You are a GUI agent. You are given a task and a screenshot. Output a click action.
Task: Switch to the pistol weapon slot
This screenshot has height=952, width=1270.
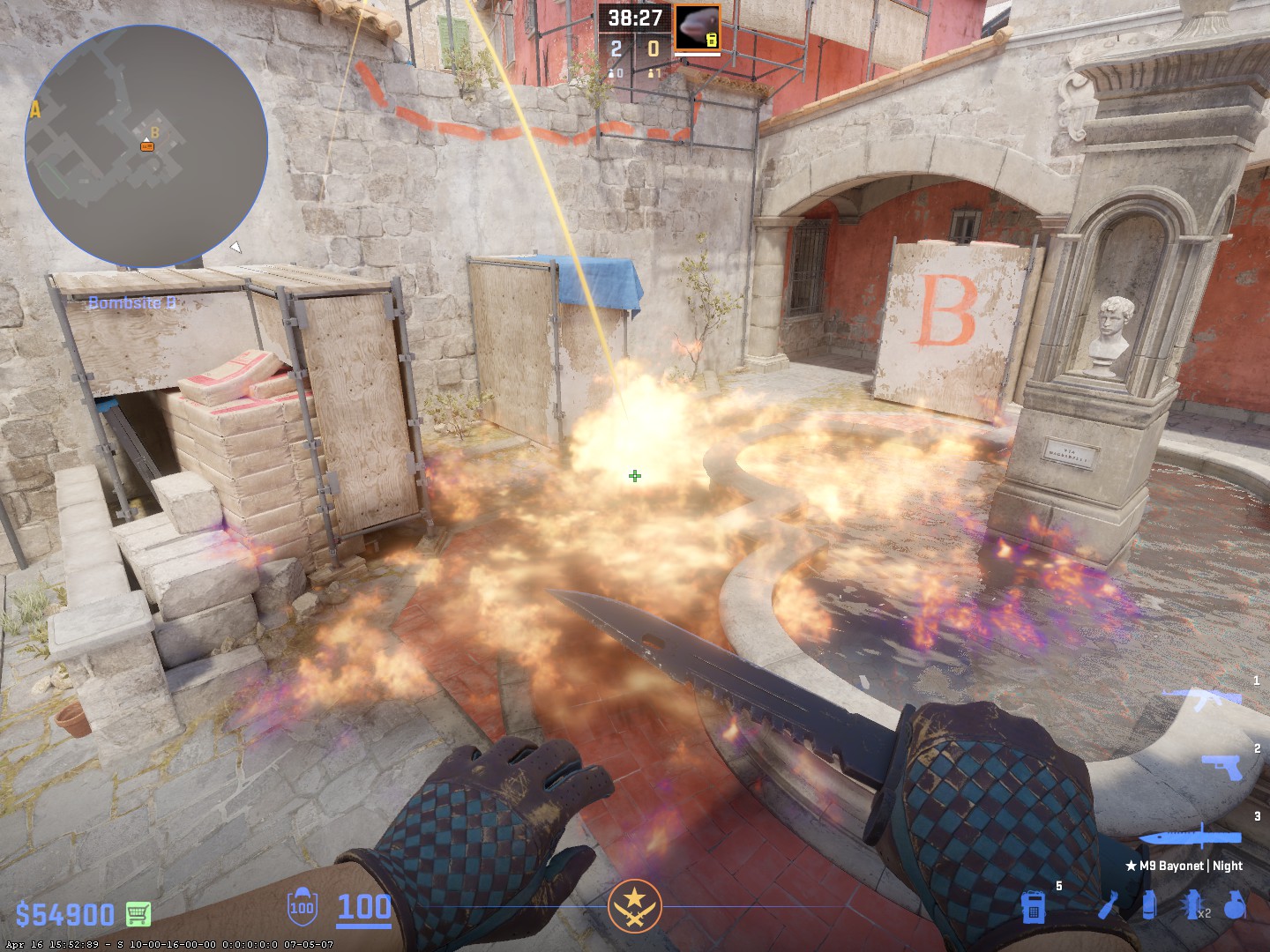coord(1221,767)
